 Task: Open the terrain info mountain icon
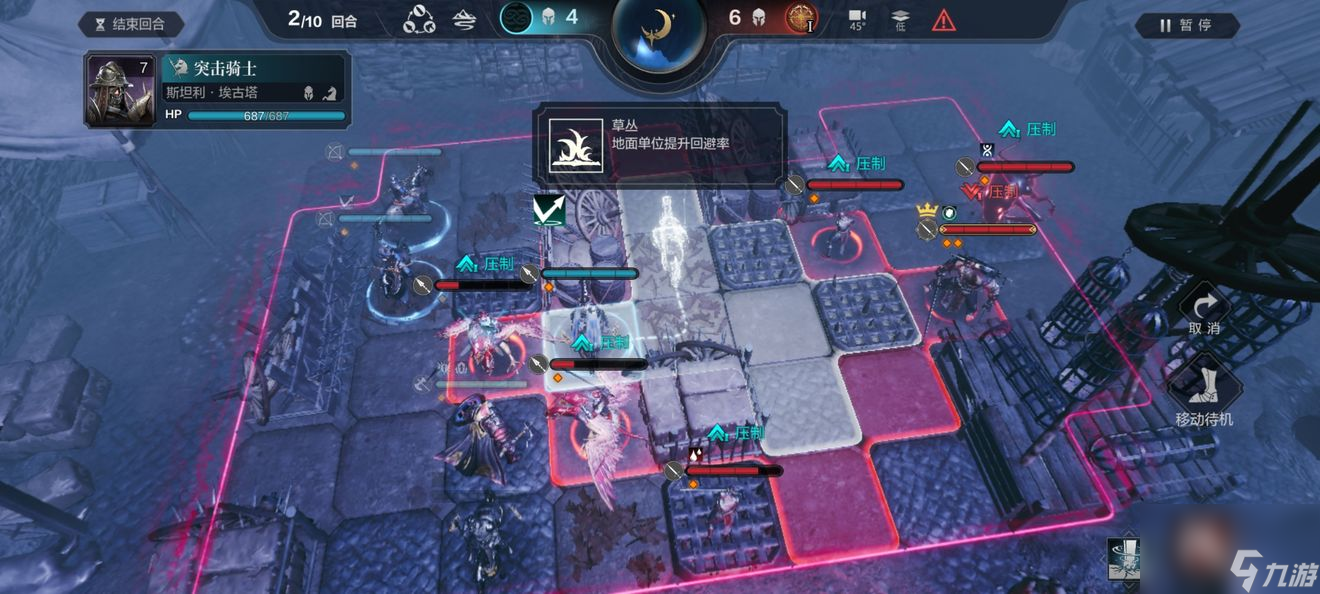pyautogui.click(x=465, y=19)
